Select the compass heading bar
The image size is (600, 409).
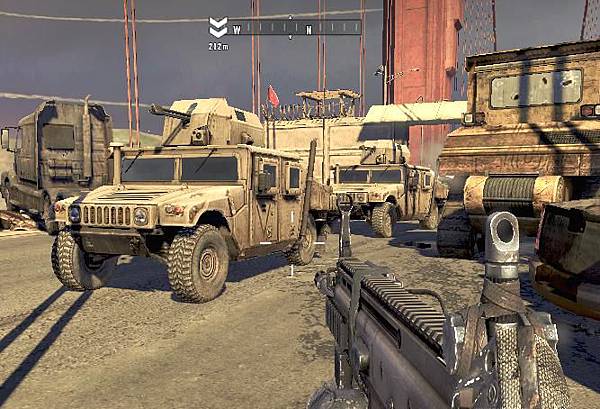click(x=296, y=28)
